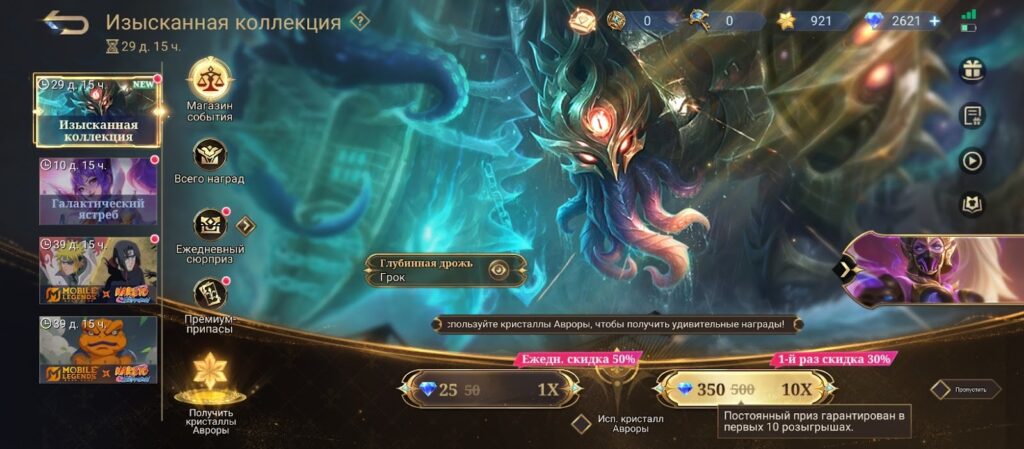Open the book collection icon
1024x449 pixels.
click(971, 205)
